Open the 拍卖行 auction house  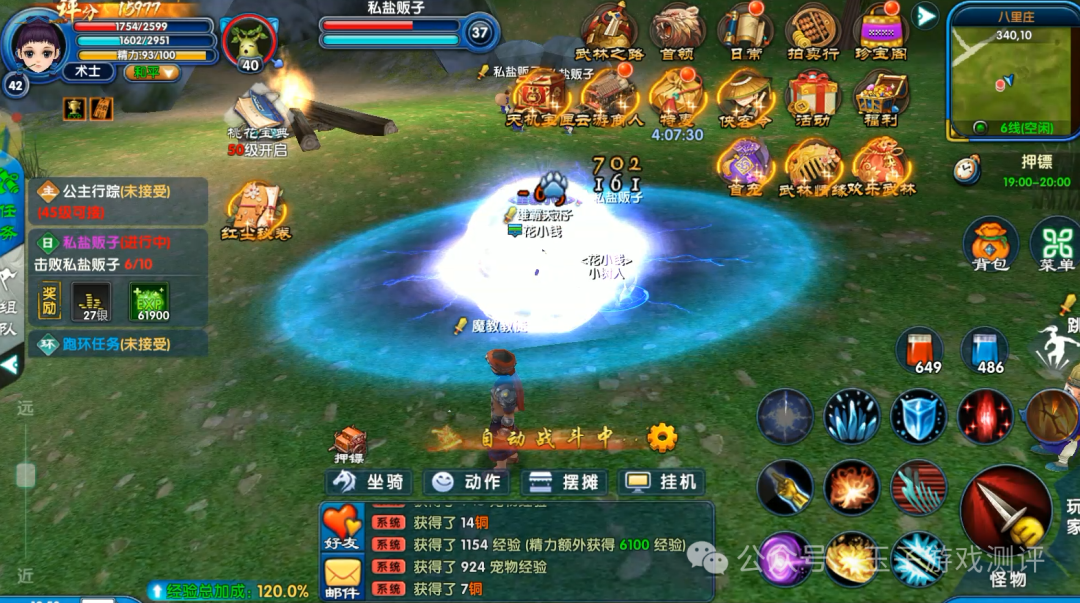[x=812, y=32]
